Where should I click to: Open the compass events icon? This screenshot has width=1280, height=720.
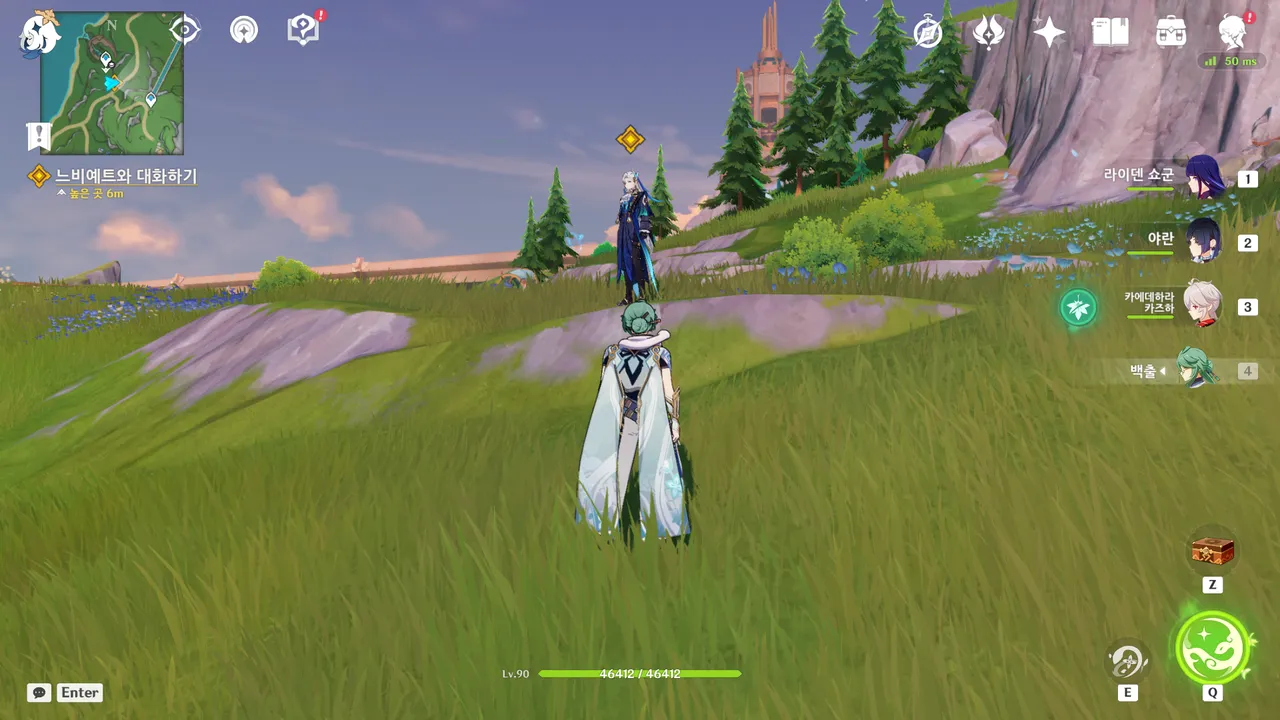(x=928, y=33)
